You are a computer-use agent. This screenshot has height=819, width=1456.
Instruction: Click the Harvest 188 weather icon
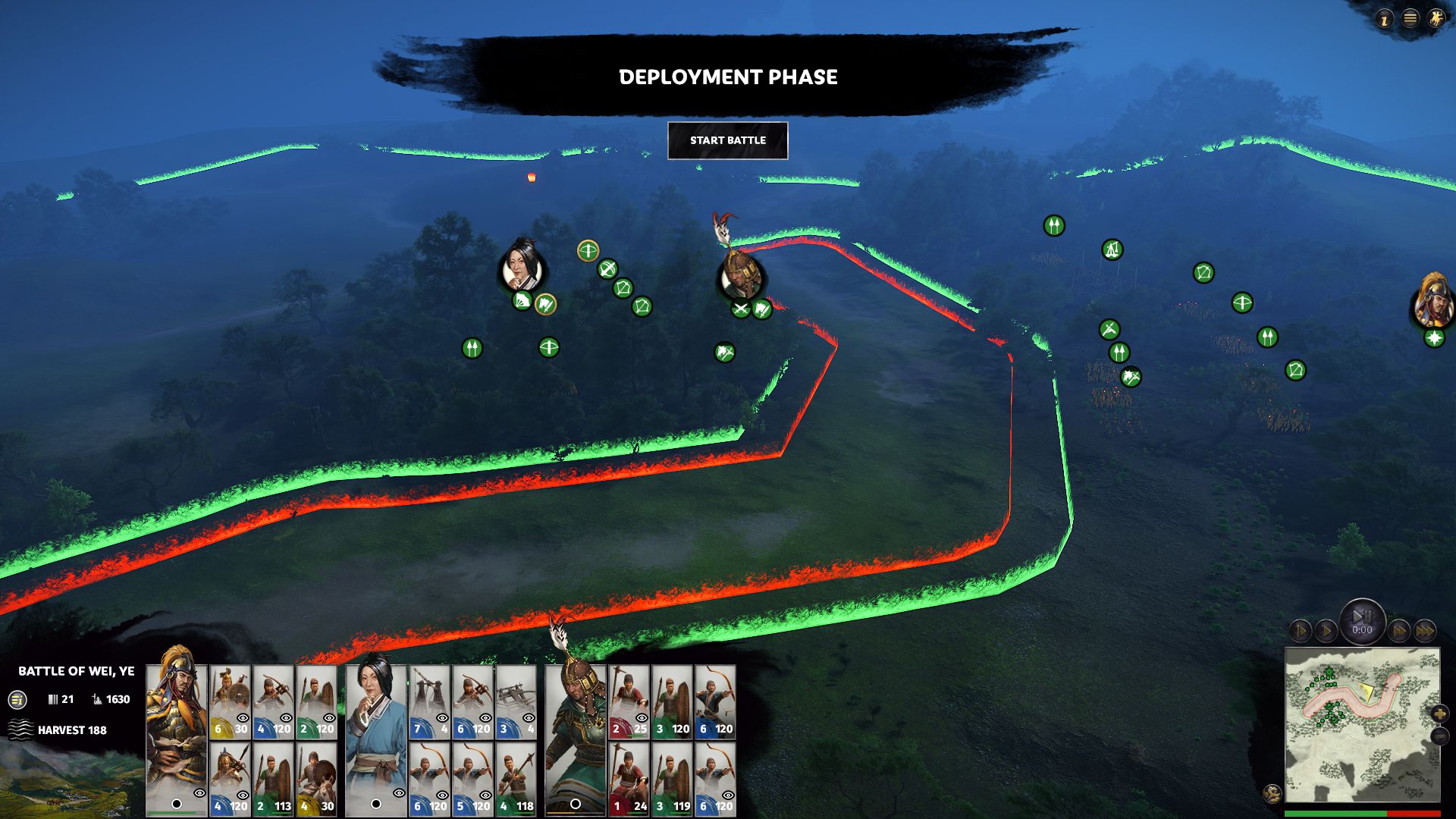tap(20, 730)
